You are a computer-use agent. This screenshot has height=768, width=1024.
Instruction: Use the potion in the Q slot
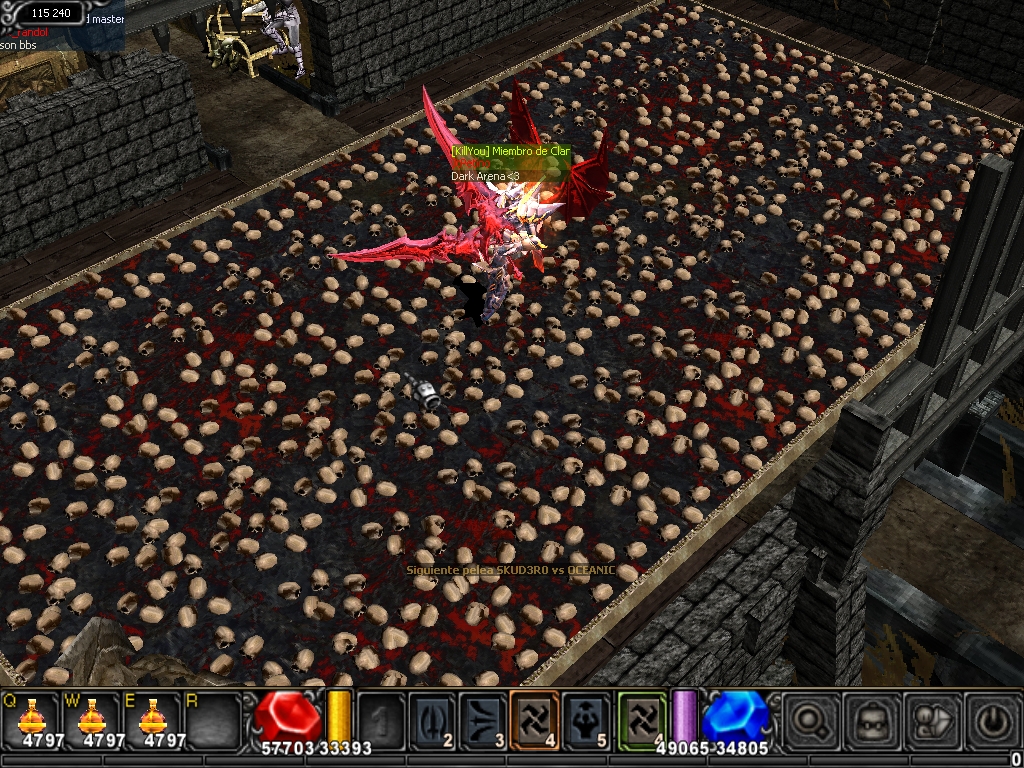31,717
